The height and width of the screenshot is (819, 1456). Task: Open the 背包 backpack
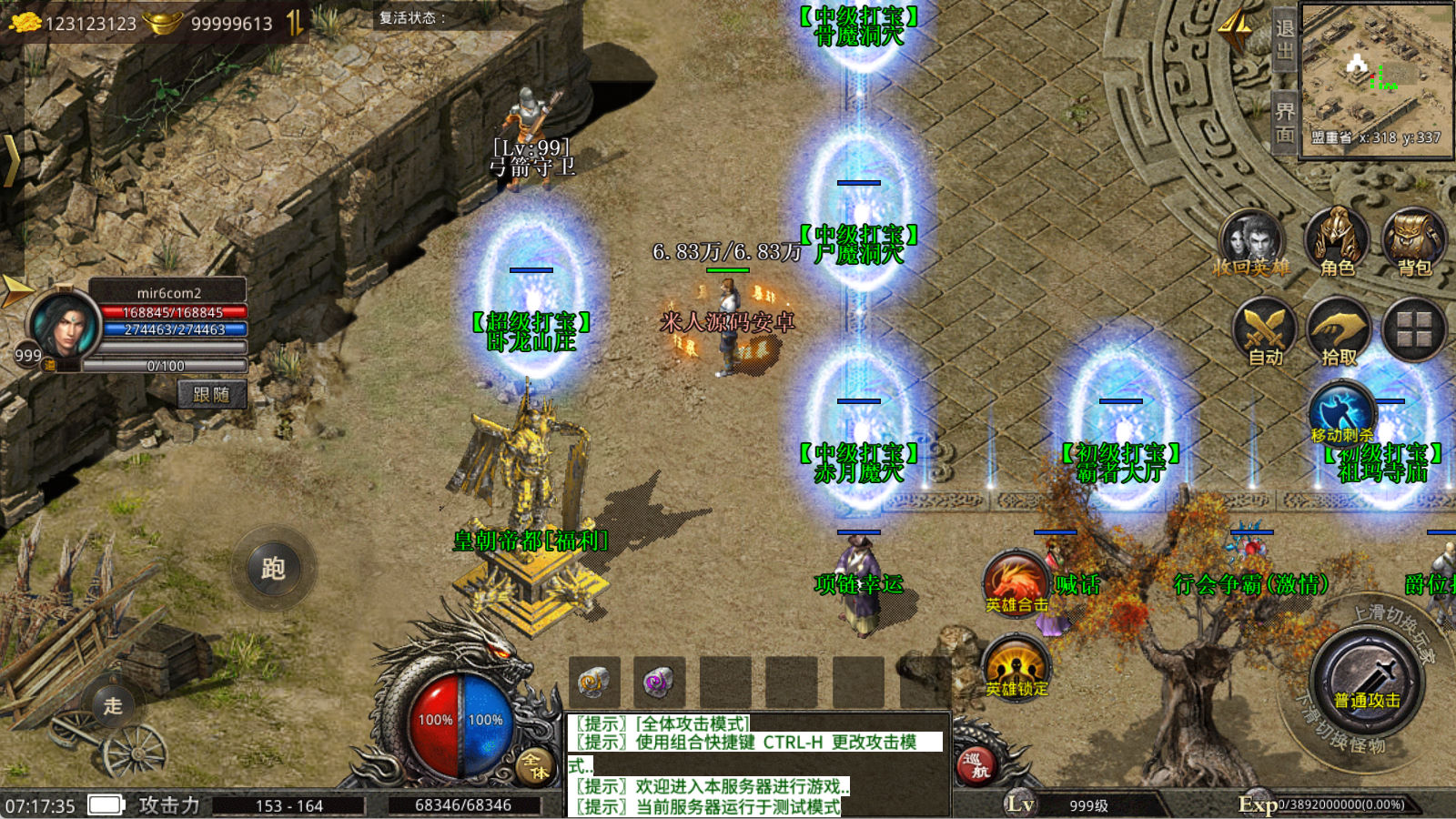click(1413, 239)
